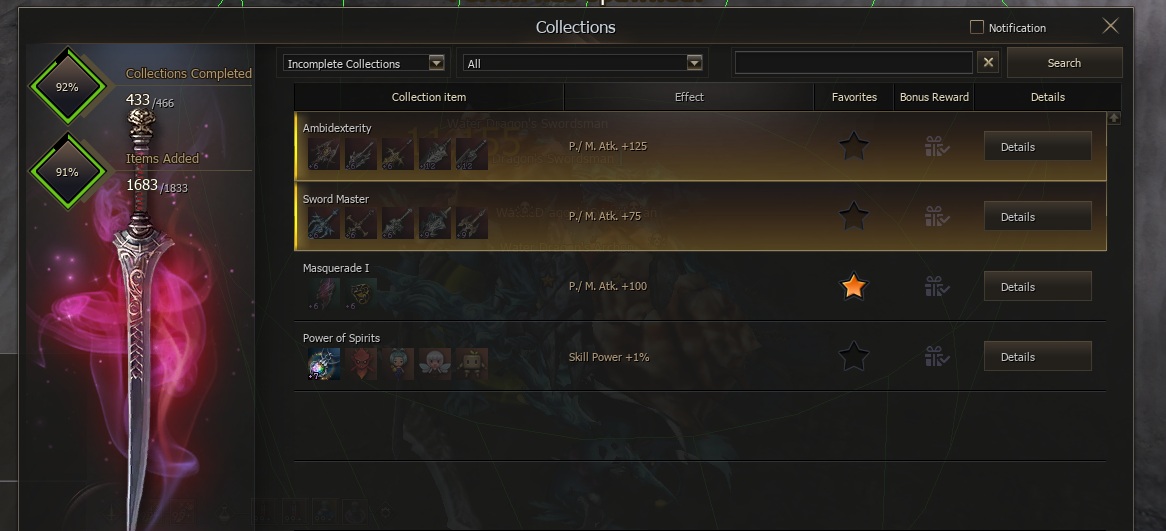Focus the collection search text field
The width and height of the screenshot is (1166, 531).
click(853, 63)
